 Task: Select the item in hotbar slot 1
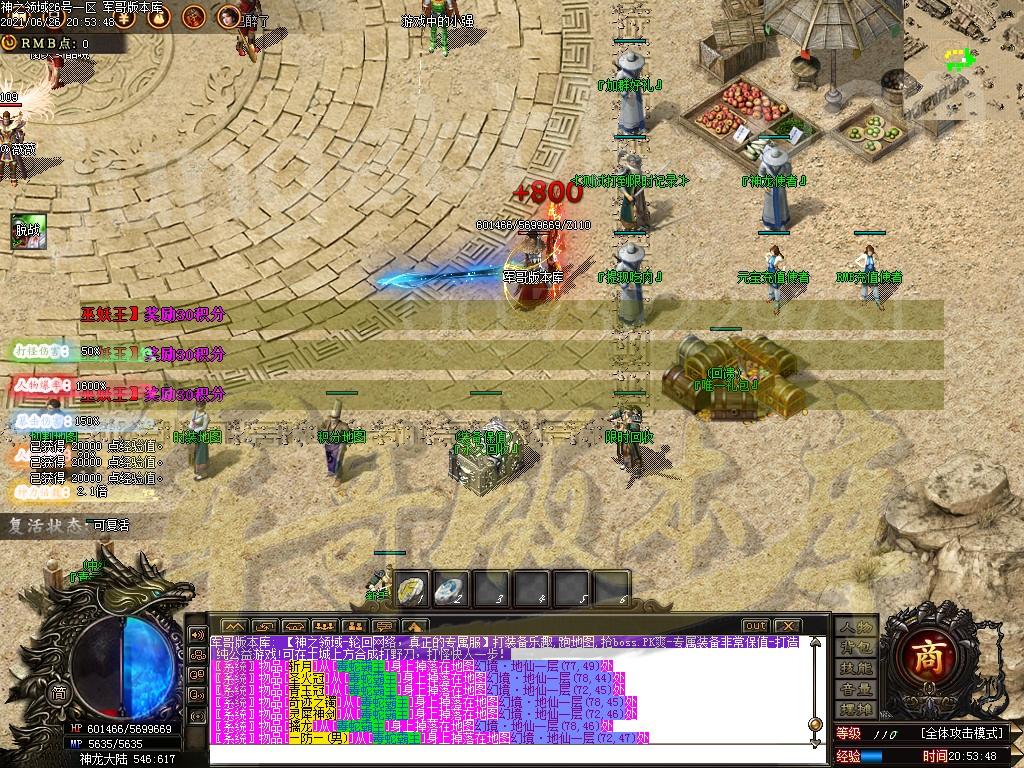pos(411,589)
